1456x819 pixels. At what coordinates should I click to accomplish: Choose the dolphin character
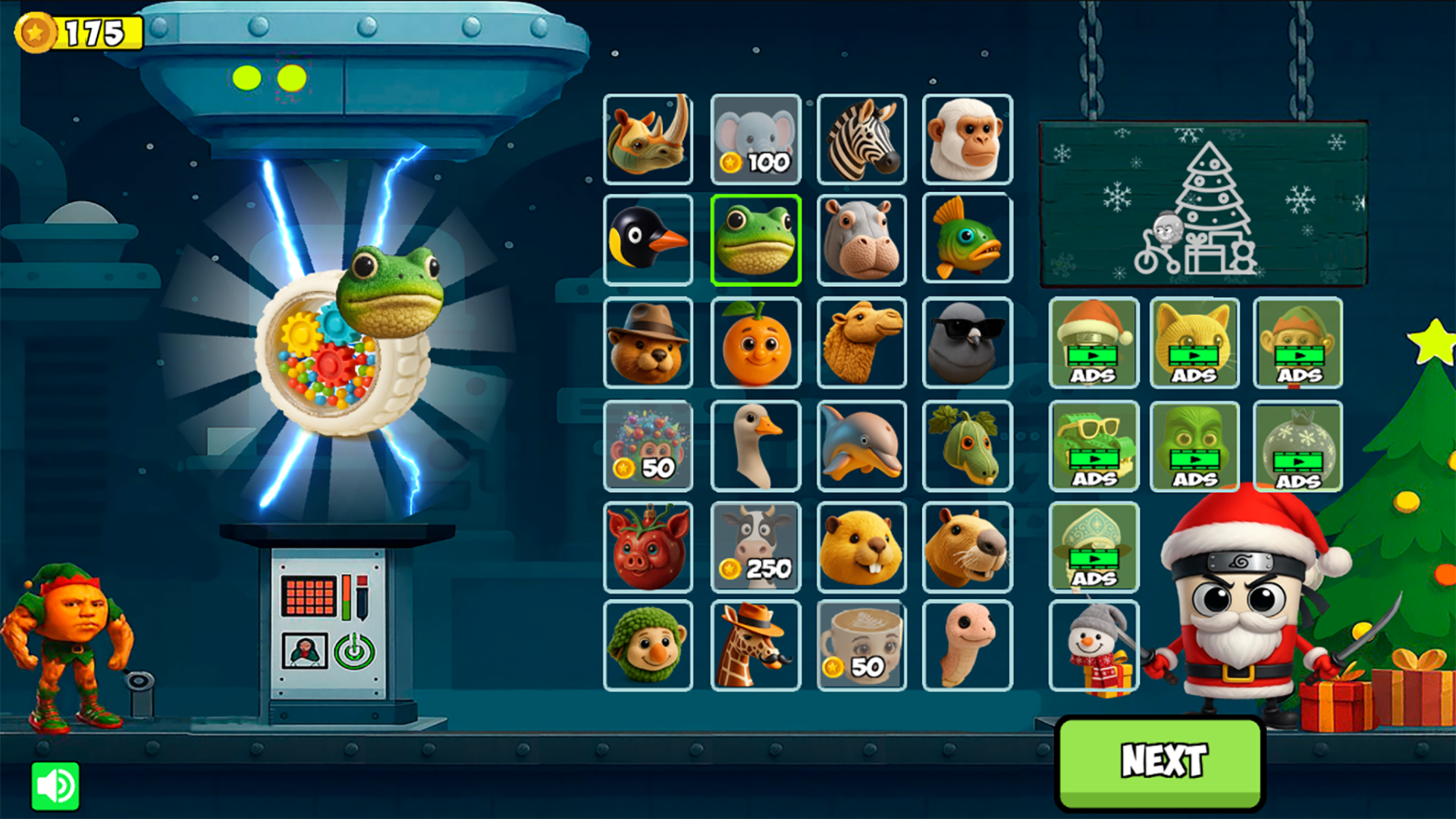tap(861, 445)
